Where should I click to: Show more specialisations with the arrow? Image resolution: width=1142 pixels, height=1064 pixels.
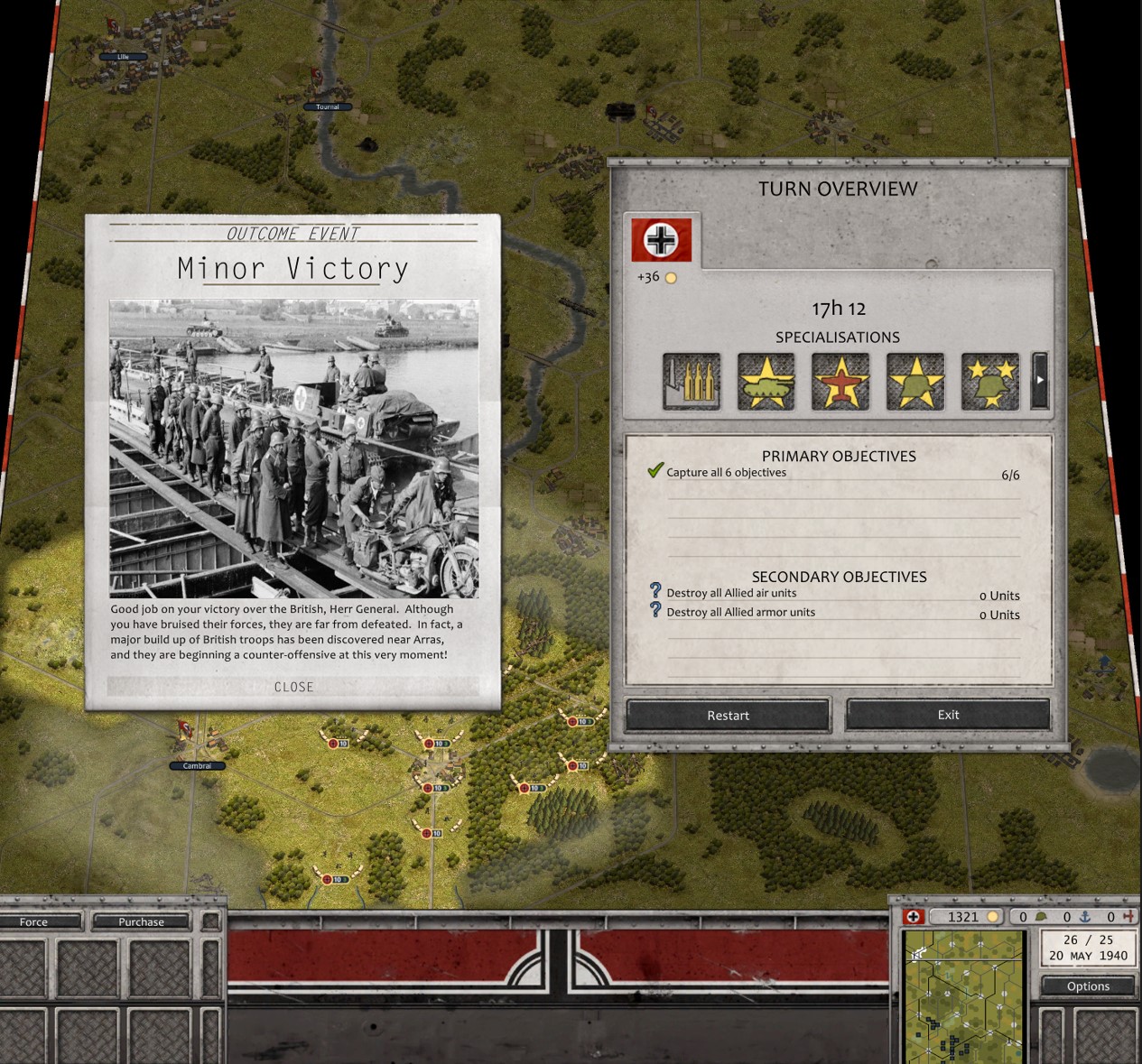1039,381
